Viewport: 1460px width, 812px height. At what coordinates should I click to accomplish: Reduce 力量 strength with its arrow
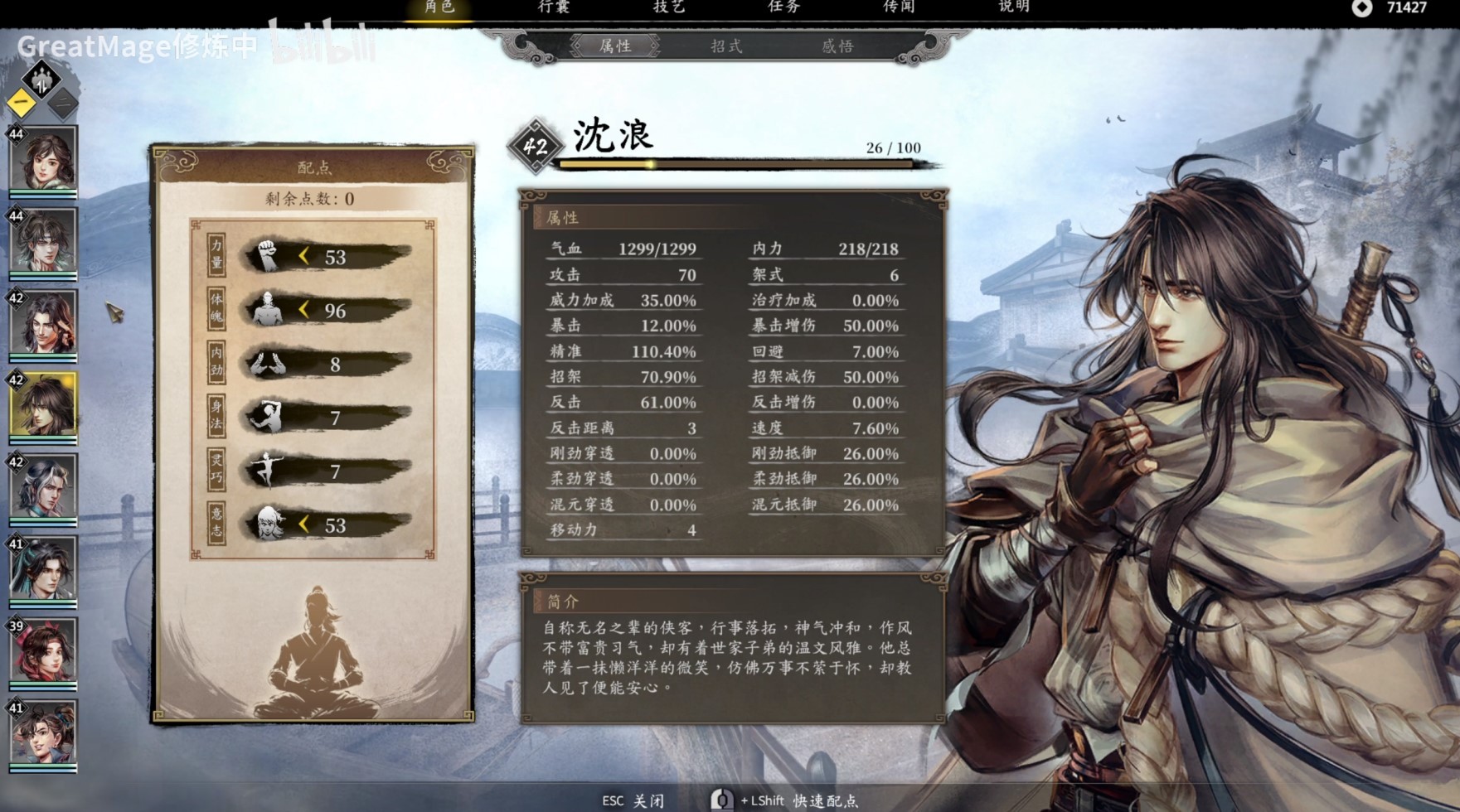[x=304, y=257]
